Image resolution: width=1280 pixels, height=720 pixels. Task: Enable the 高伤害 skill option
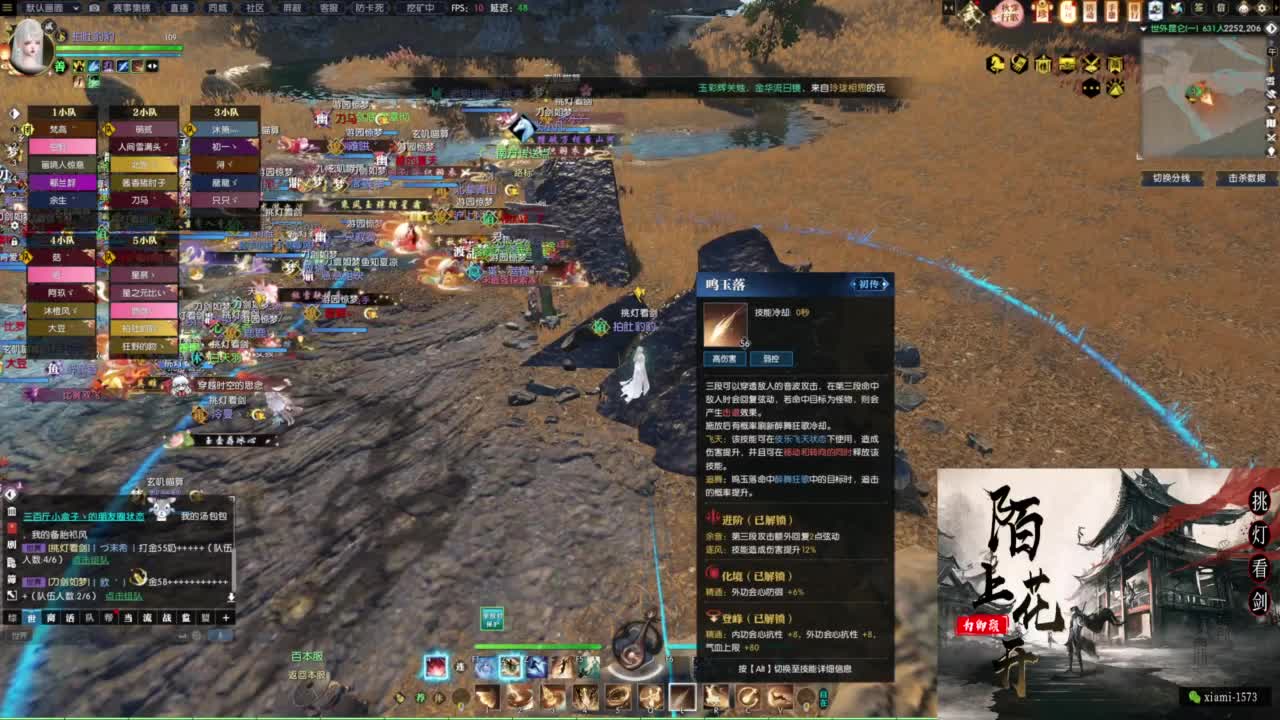click(x=724, y=357)
